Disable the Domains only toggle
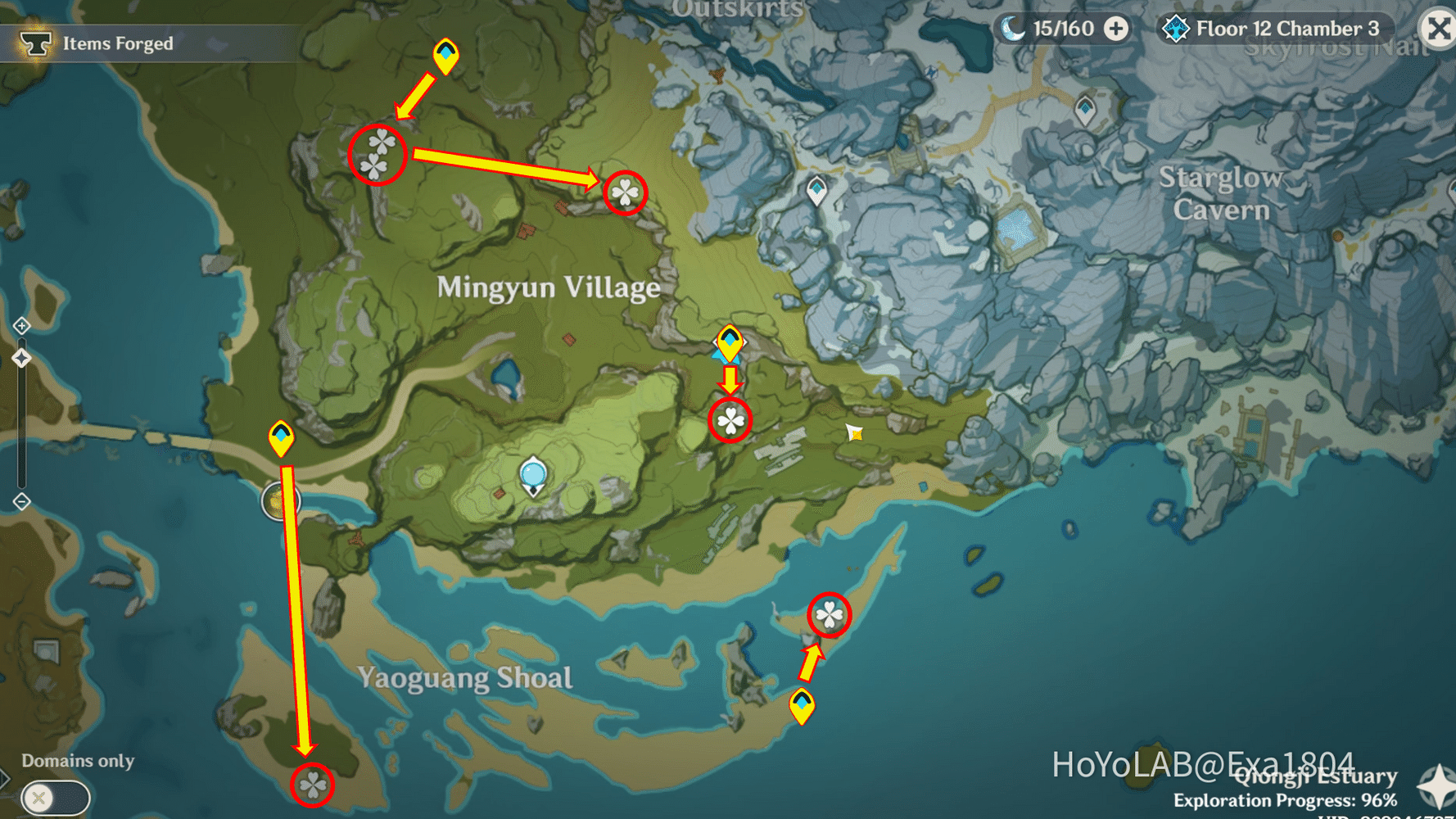The width and height of the screenshot is (1456, 819). 54,796
